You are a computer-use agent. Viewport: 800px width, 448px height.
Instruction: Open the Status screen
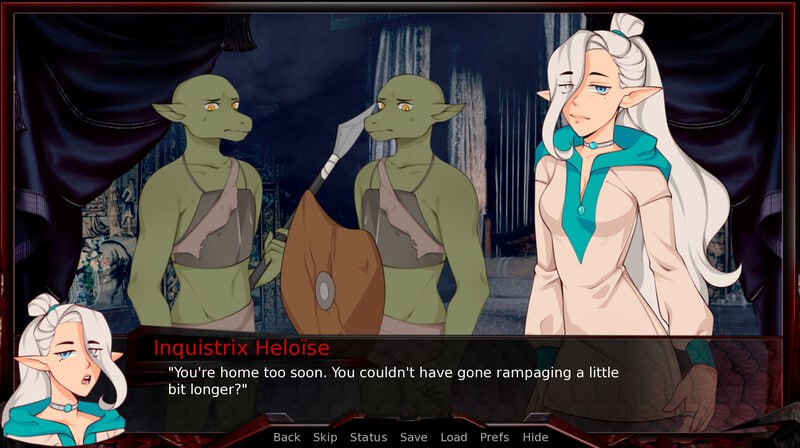coord(368,437)
